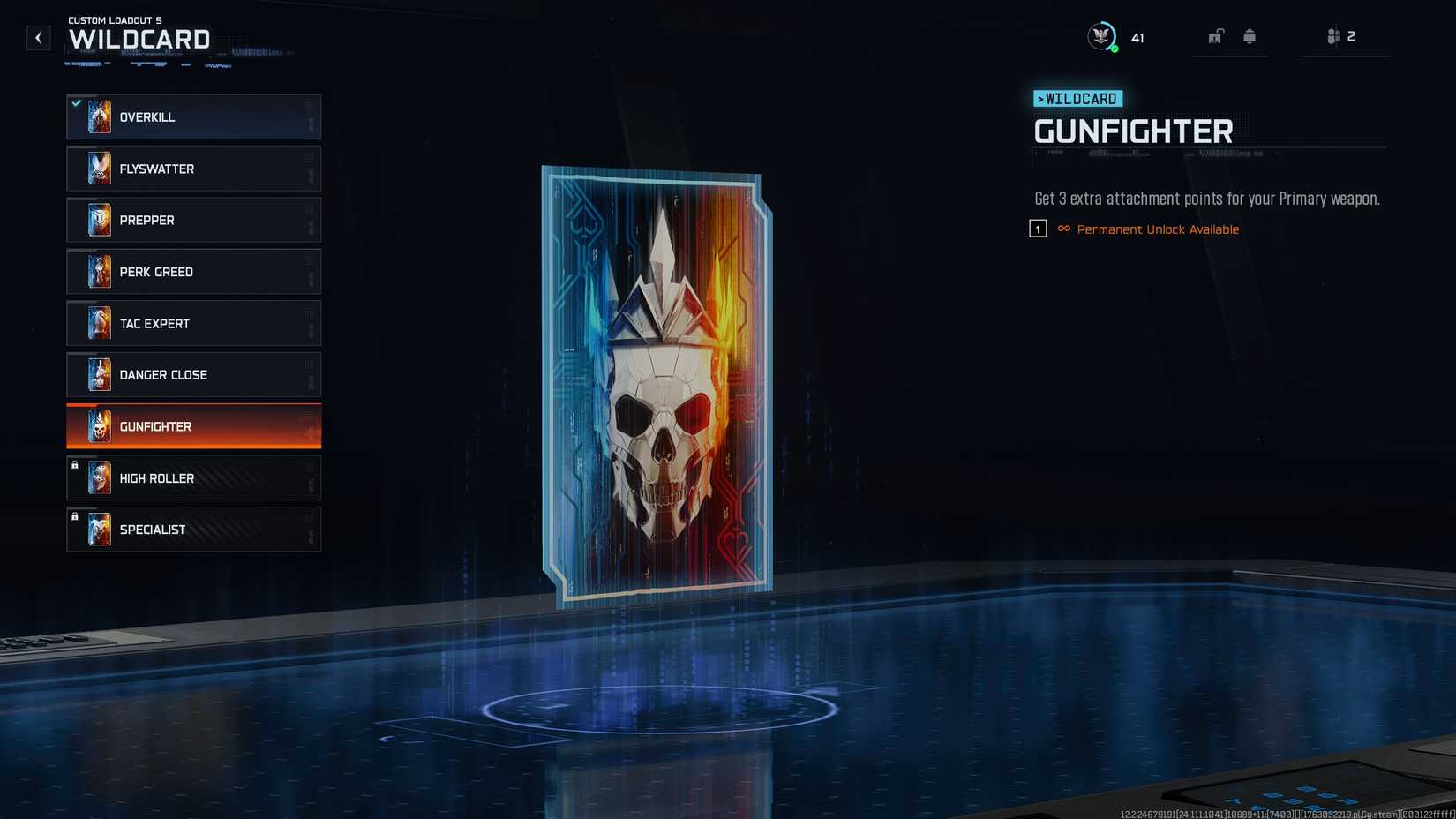
Task: Click the holographic skull card in center
Action: (655, 379)
